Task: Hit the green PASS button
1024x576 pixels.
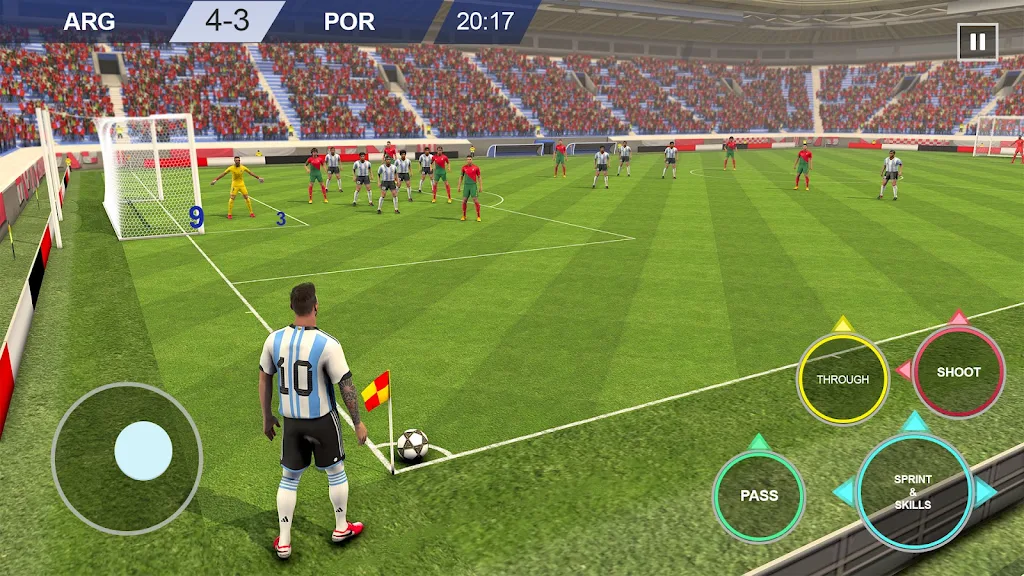Action: tap(759, 496)
